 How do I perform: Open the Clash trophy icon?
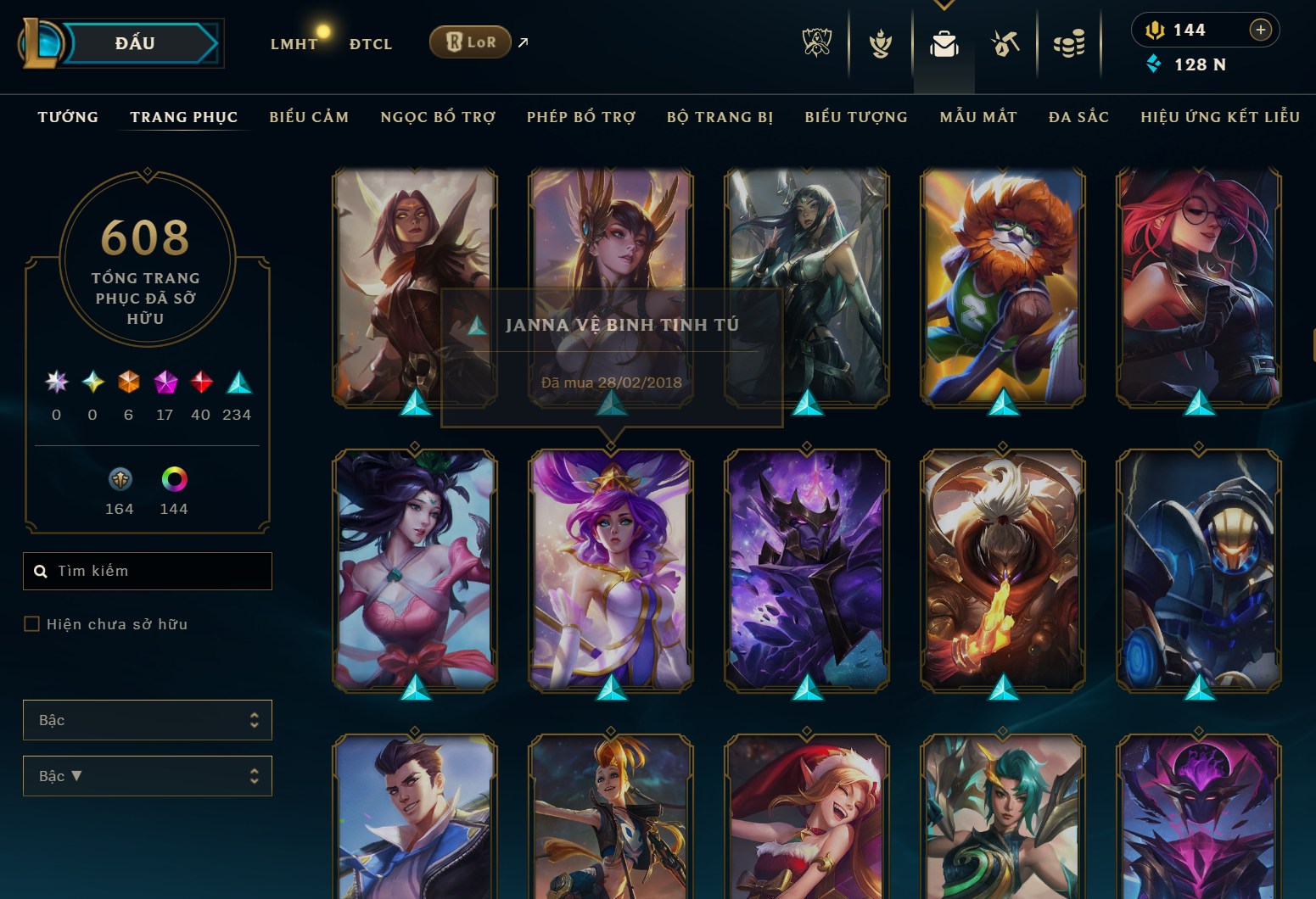pyautogui.click(x=880, y=44)
